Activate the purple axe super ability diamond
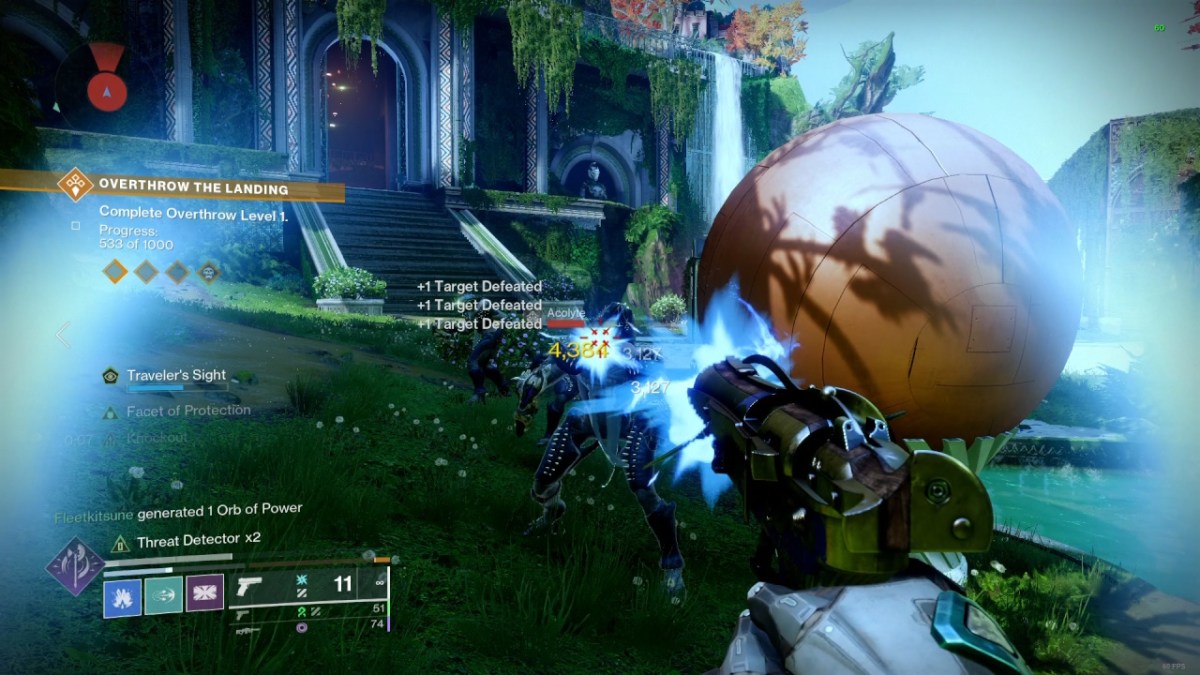This screenshot has height=675, width=1200. point(75,565)
